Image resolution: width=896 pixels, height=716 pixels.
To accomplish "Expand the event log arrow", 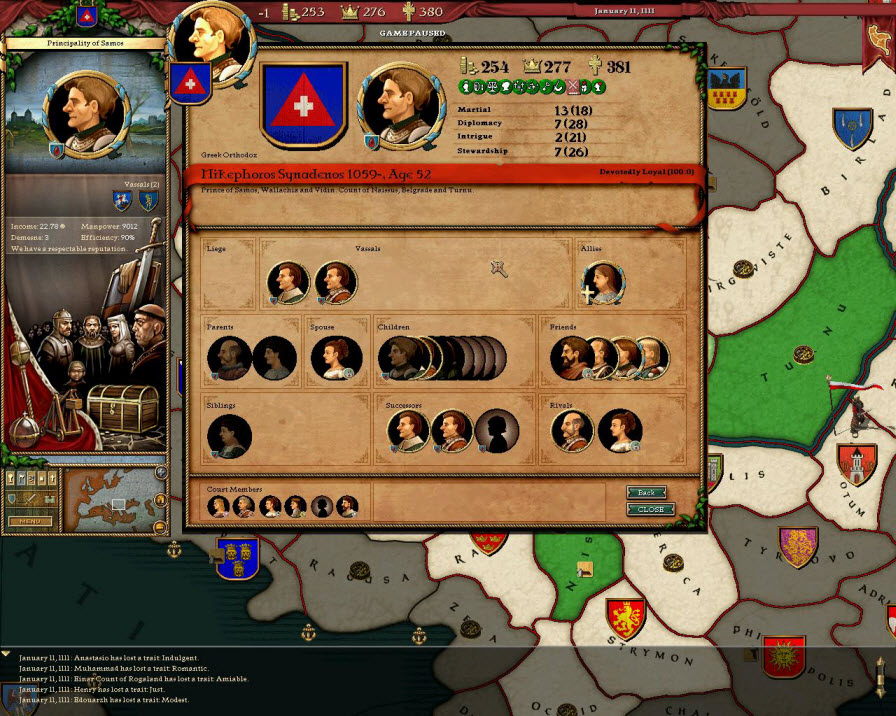I will tap(6, 652).
